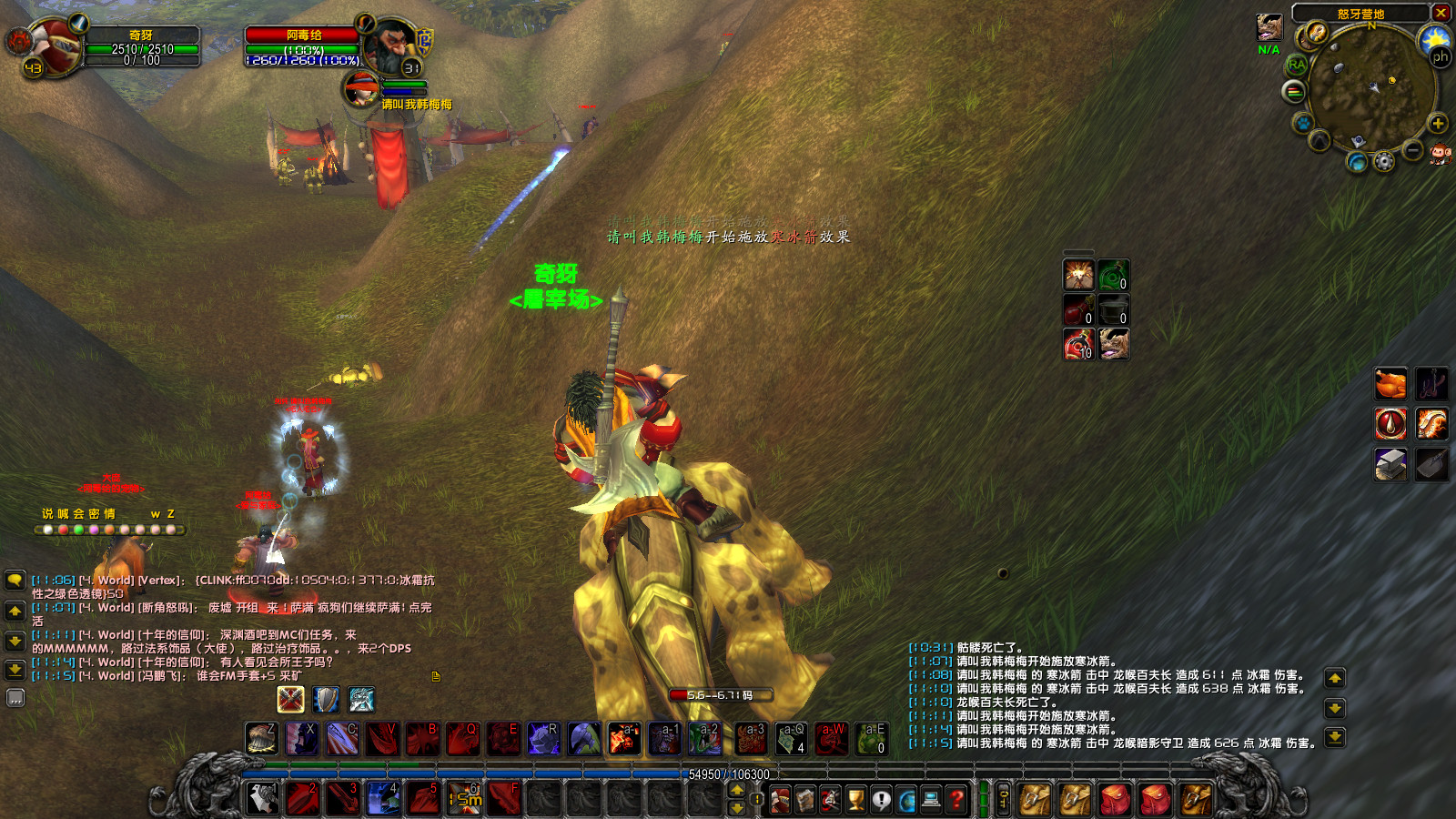Toggle the RA addon minimap button

tap(1297, 65)
